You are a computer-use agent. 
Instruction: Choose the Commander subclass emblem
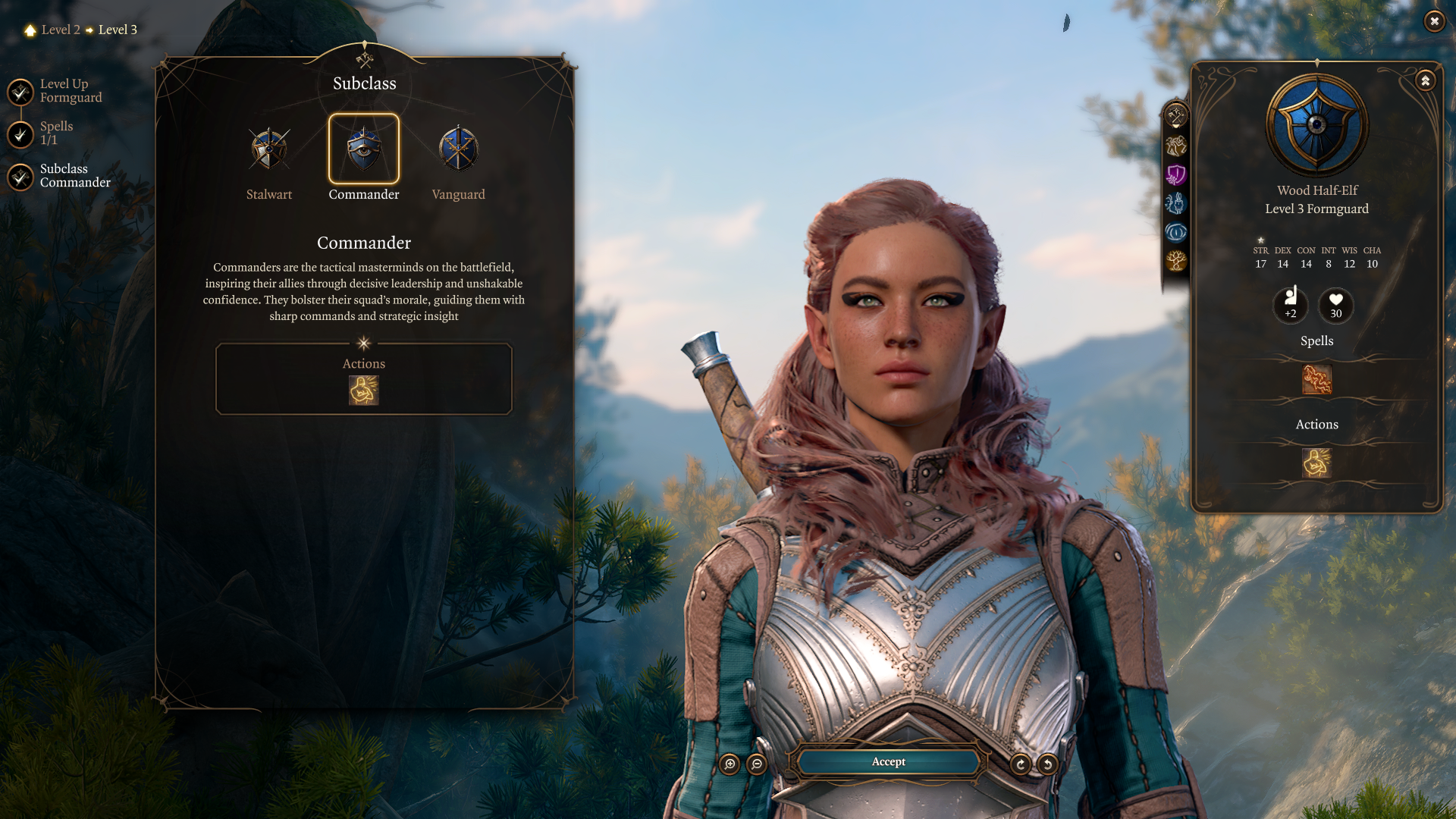pos(364,149)
